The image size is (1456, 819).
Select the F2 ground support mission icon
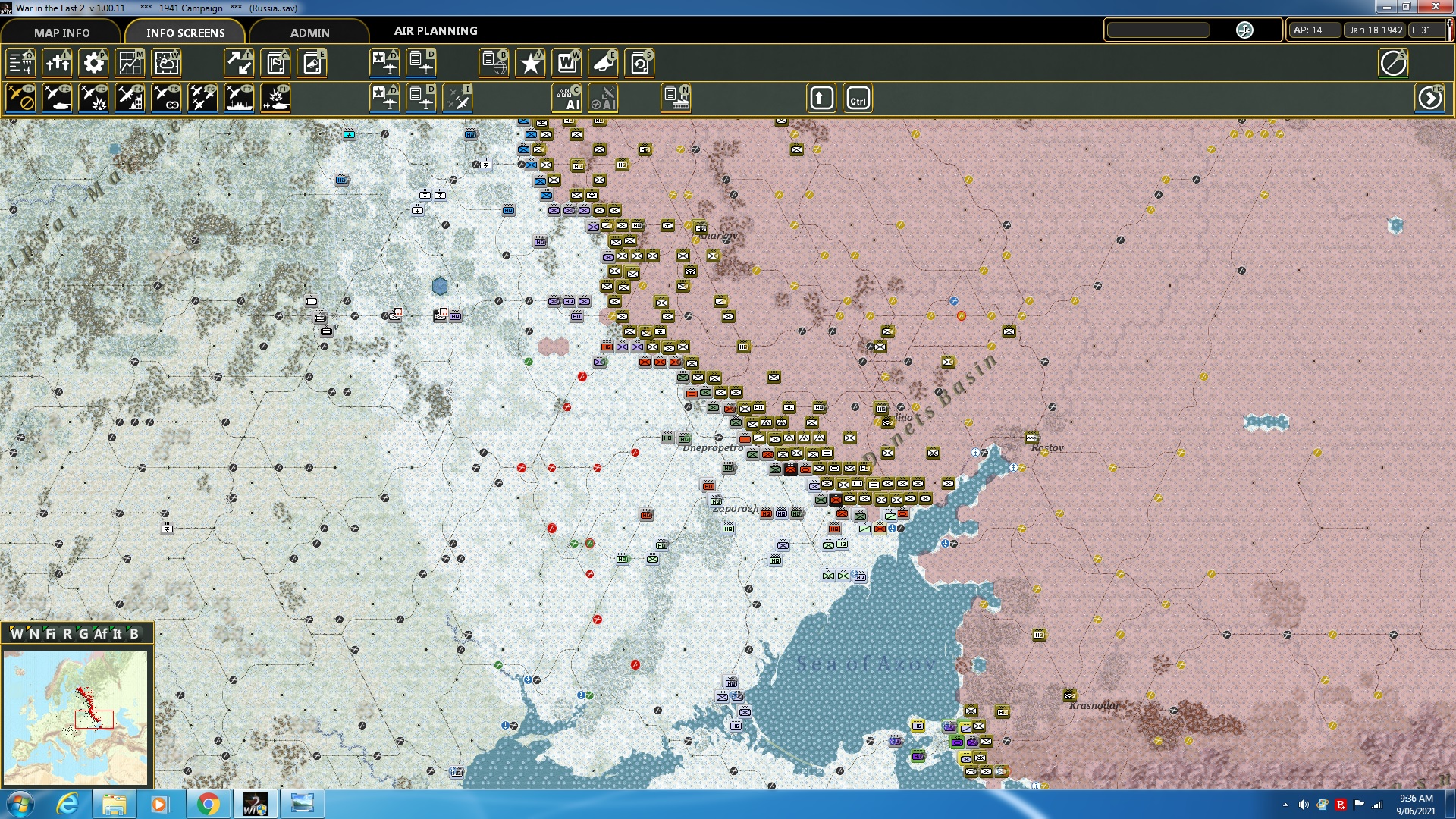click(x=57, y=97)
